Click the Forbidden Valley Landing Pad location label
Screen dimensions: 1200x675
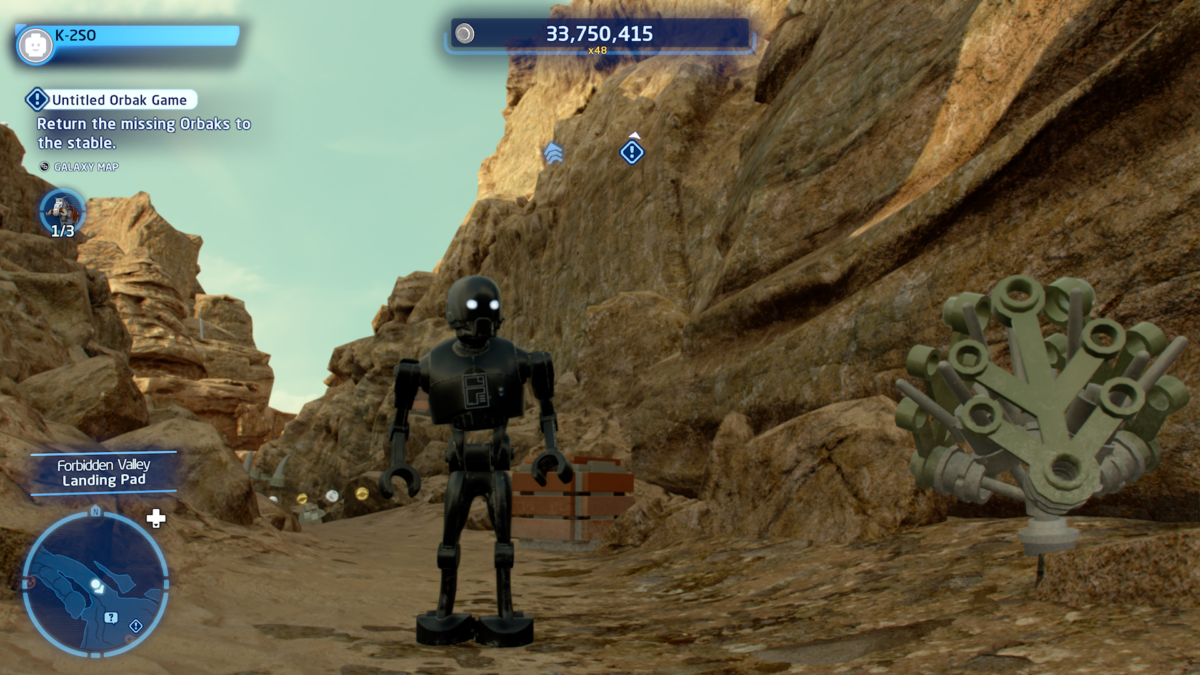(x=104, y=473)
